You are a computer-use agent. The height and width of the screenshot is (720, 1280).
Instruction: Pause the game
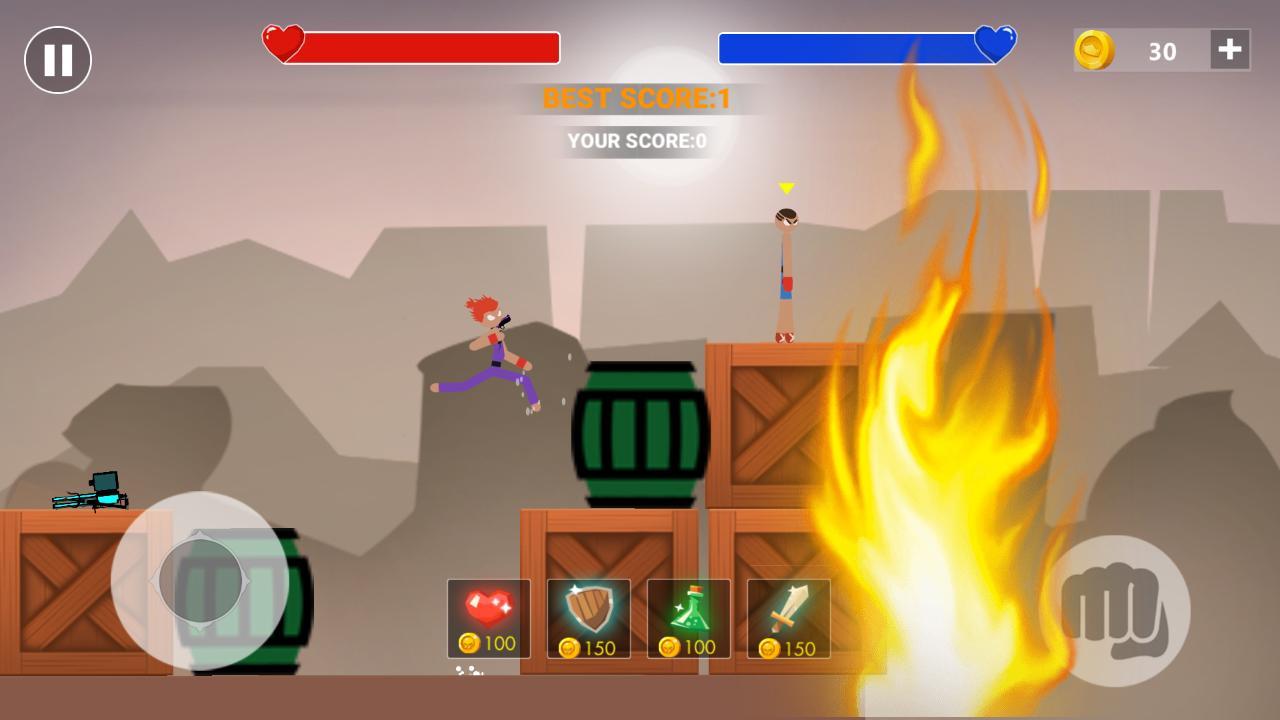click(57, 58)
